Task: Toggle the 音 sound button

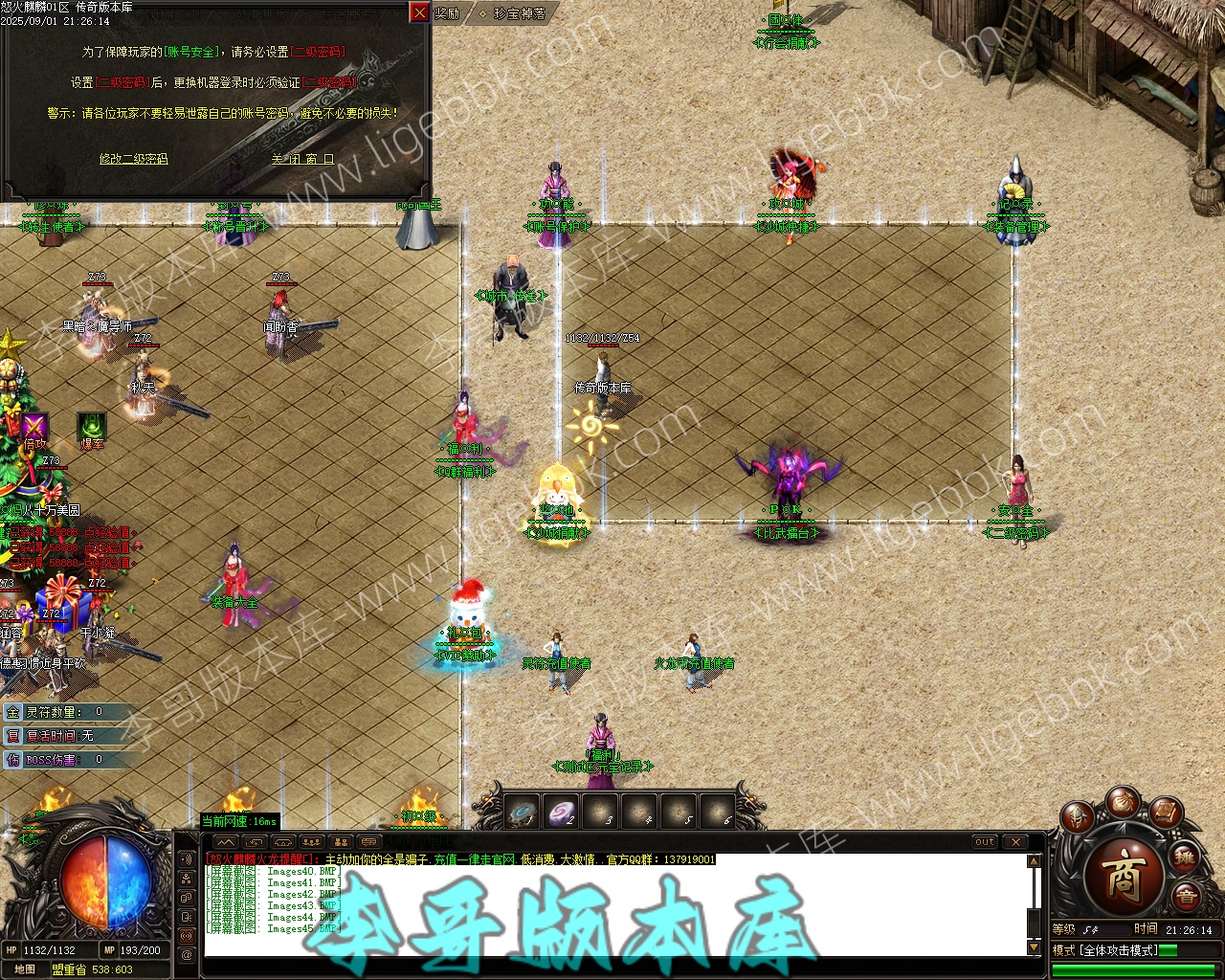Action: [x=1186, y=898]
